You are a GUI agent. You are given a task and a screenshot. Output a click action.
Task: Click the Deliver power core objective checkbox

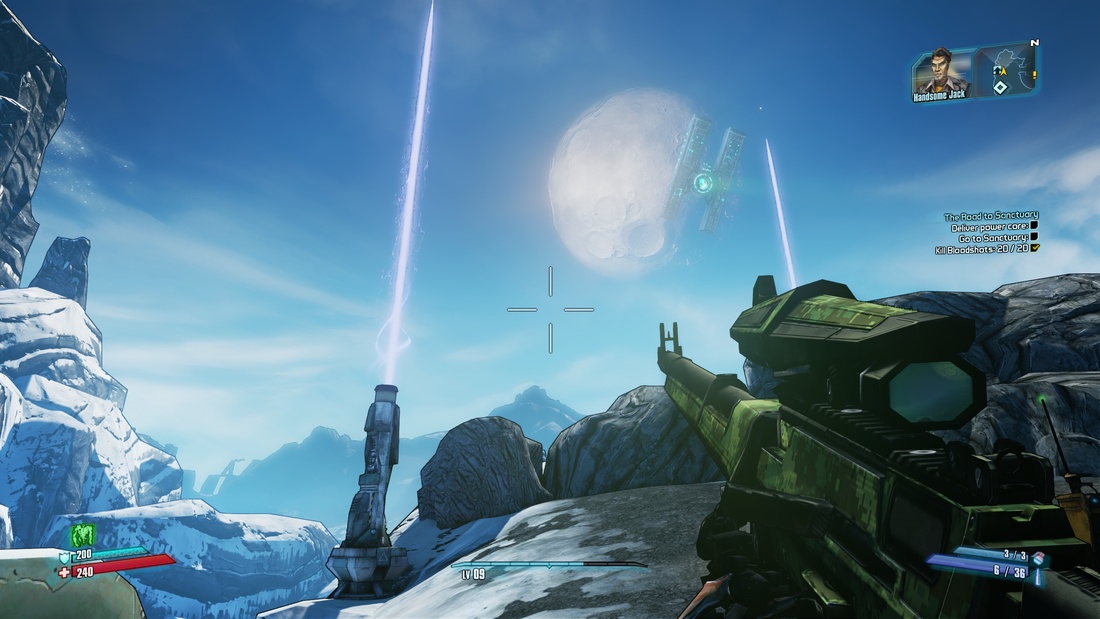click(1034, 227)
